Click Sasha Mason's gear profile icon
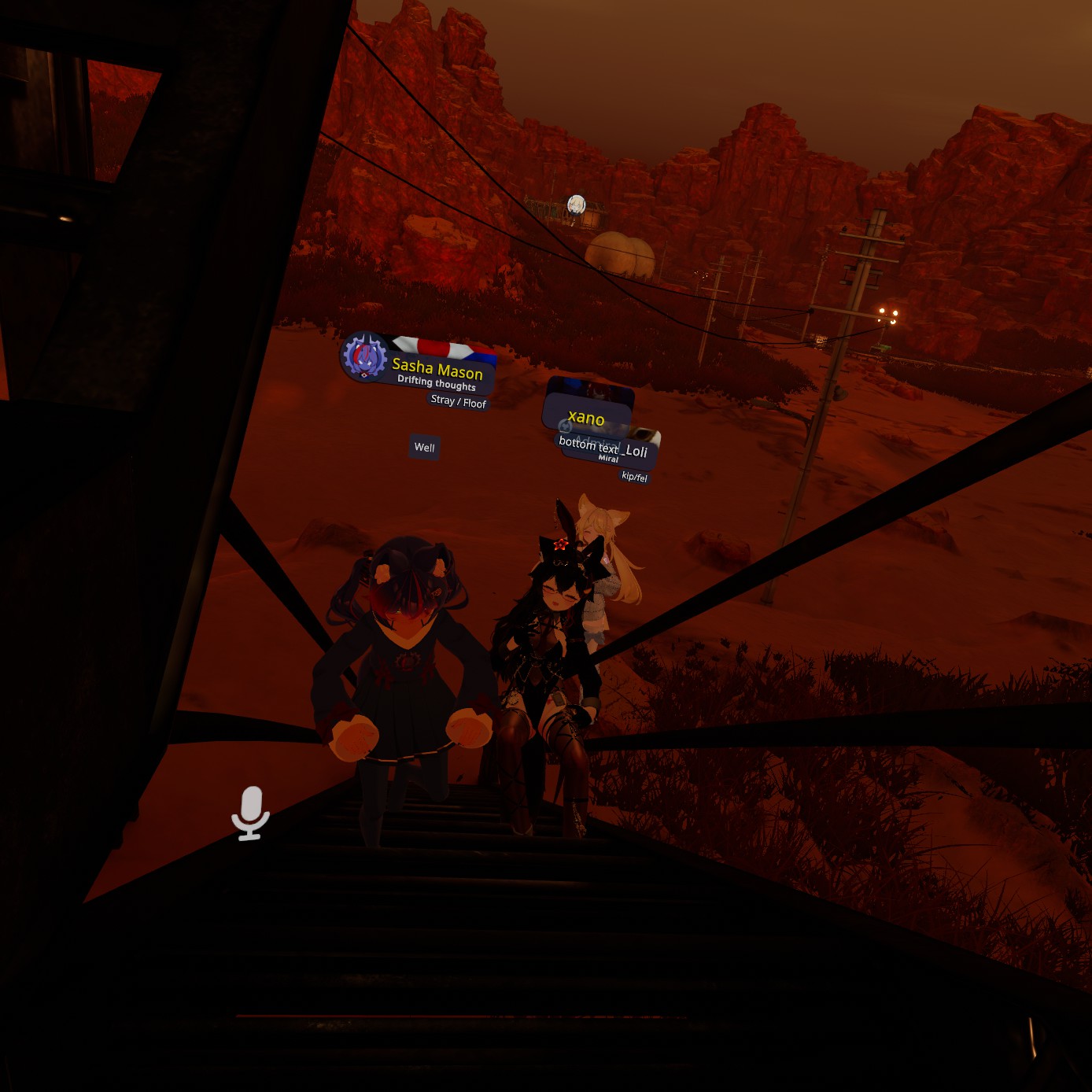Image resolution: width=1092 pixels, height=1092 pixels. 364,357
